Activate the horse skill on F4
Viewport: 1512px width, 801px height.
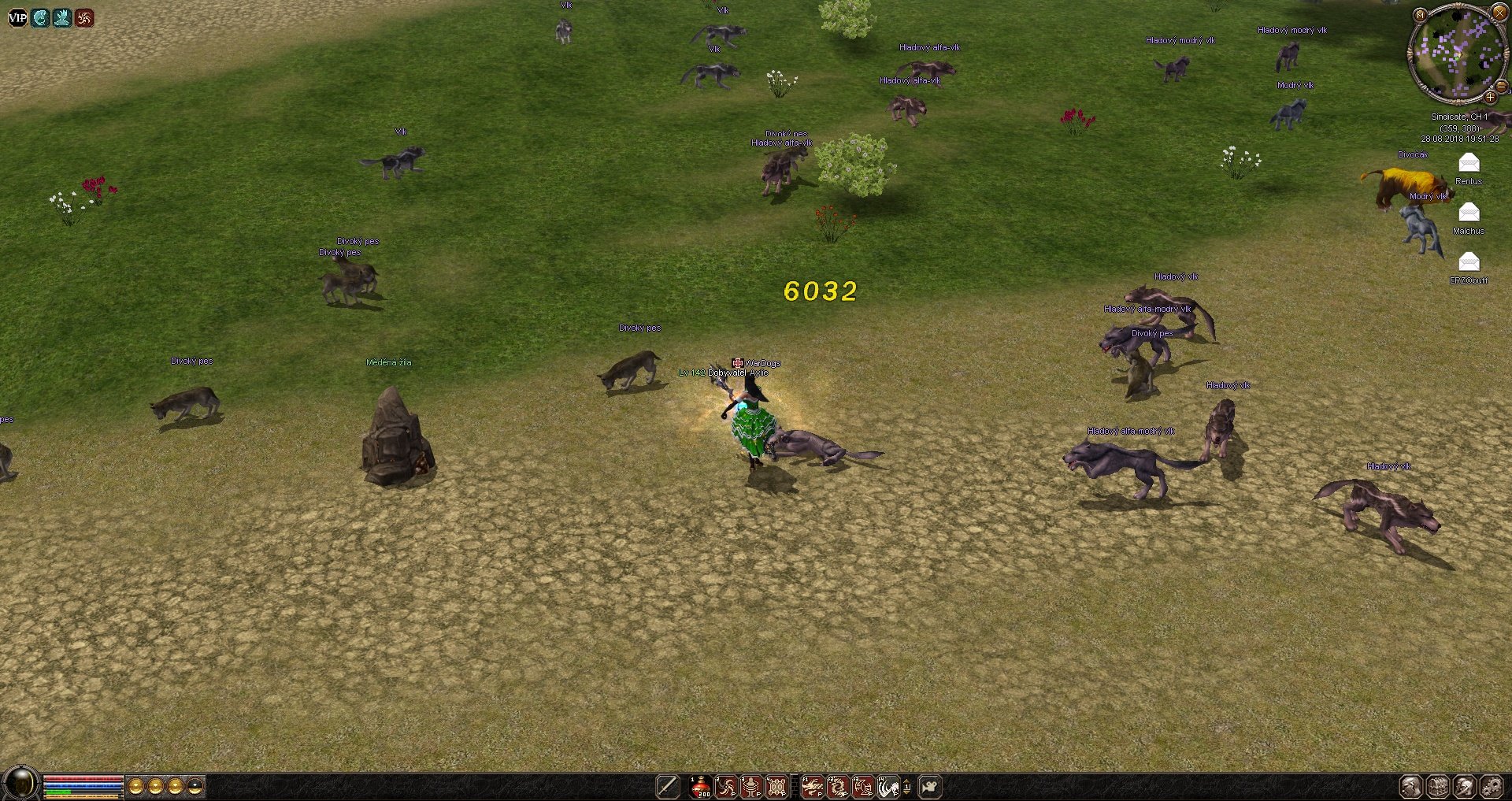[888, 786]
